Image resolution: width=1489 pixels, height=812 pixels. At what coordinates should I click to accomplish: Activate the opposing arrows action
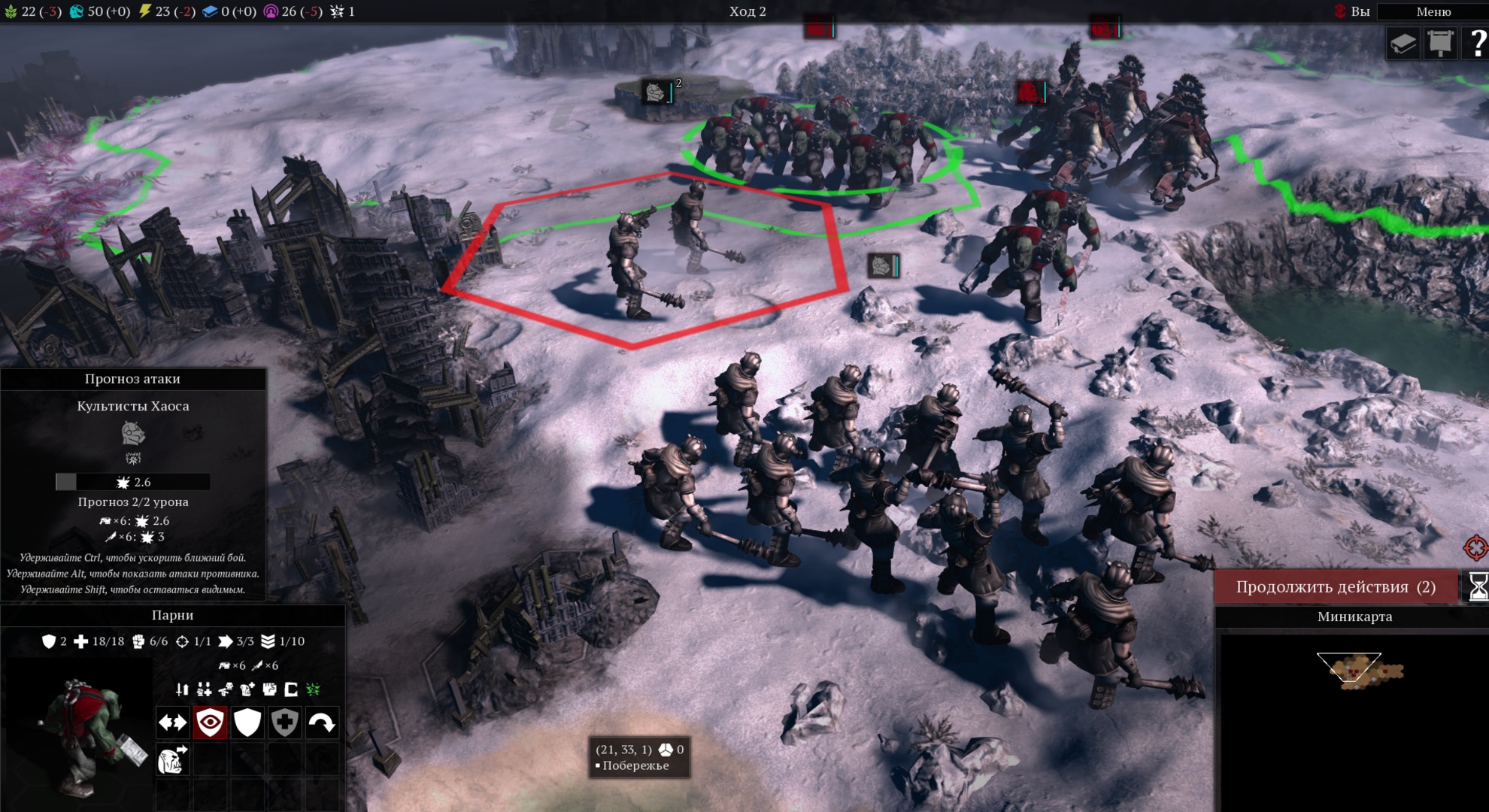click(172, 723)
